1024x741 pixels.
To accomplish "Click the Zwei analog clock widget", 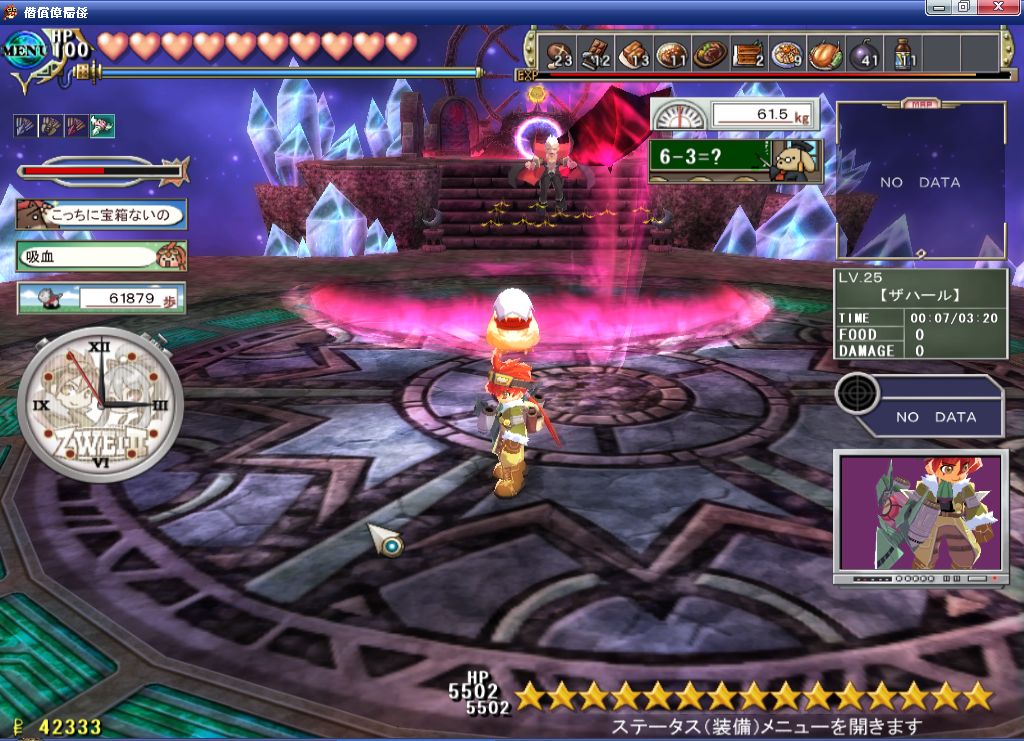I will tap(100, 405).
